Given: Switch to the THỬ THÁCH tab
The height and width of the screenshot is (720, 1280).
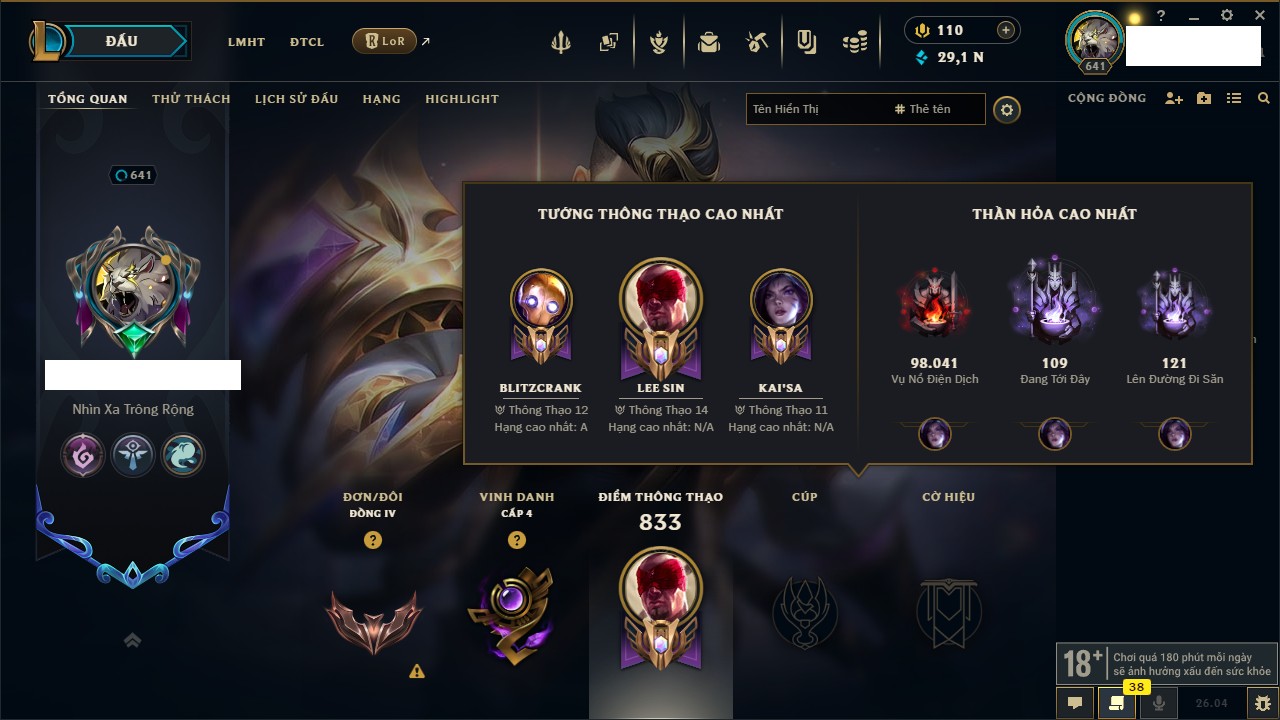Looking at the screenshot, I should 191,99.
